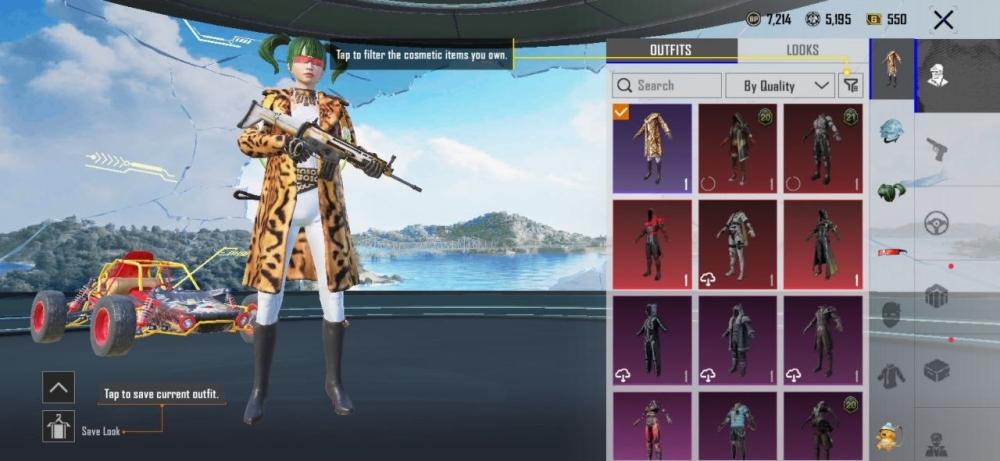Open the By Quality sort dropdown
The height and width of the screenshot is (461, 1000).
click(780, 86)
